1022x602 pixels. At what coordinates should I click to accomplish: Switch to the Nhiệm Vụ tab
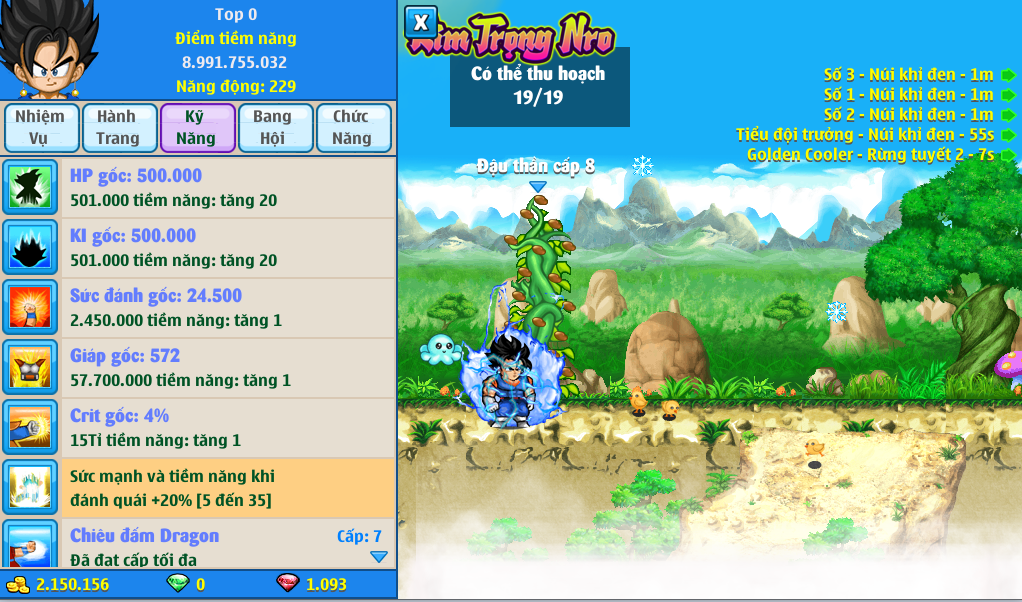tap(40, 128)
